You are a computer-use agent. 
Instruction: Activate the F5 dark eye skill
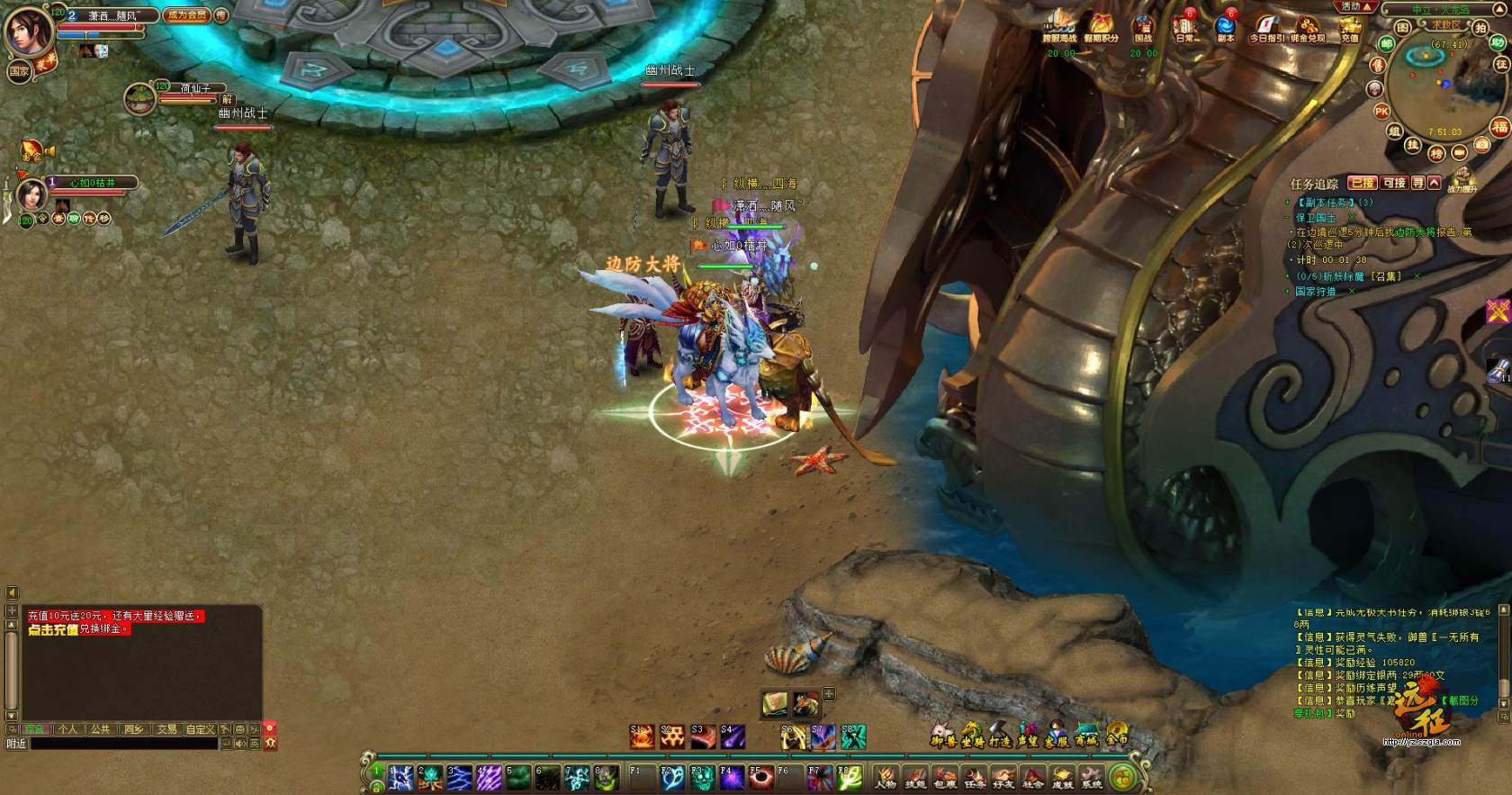click(x=760, y=776)
